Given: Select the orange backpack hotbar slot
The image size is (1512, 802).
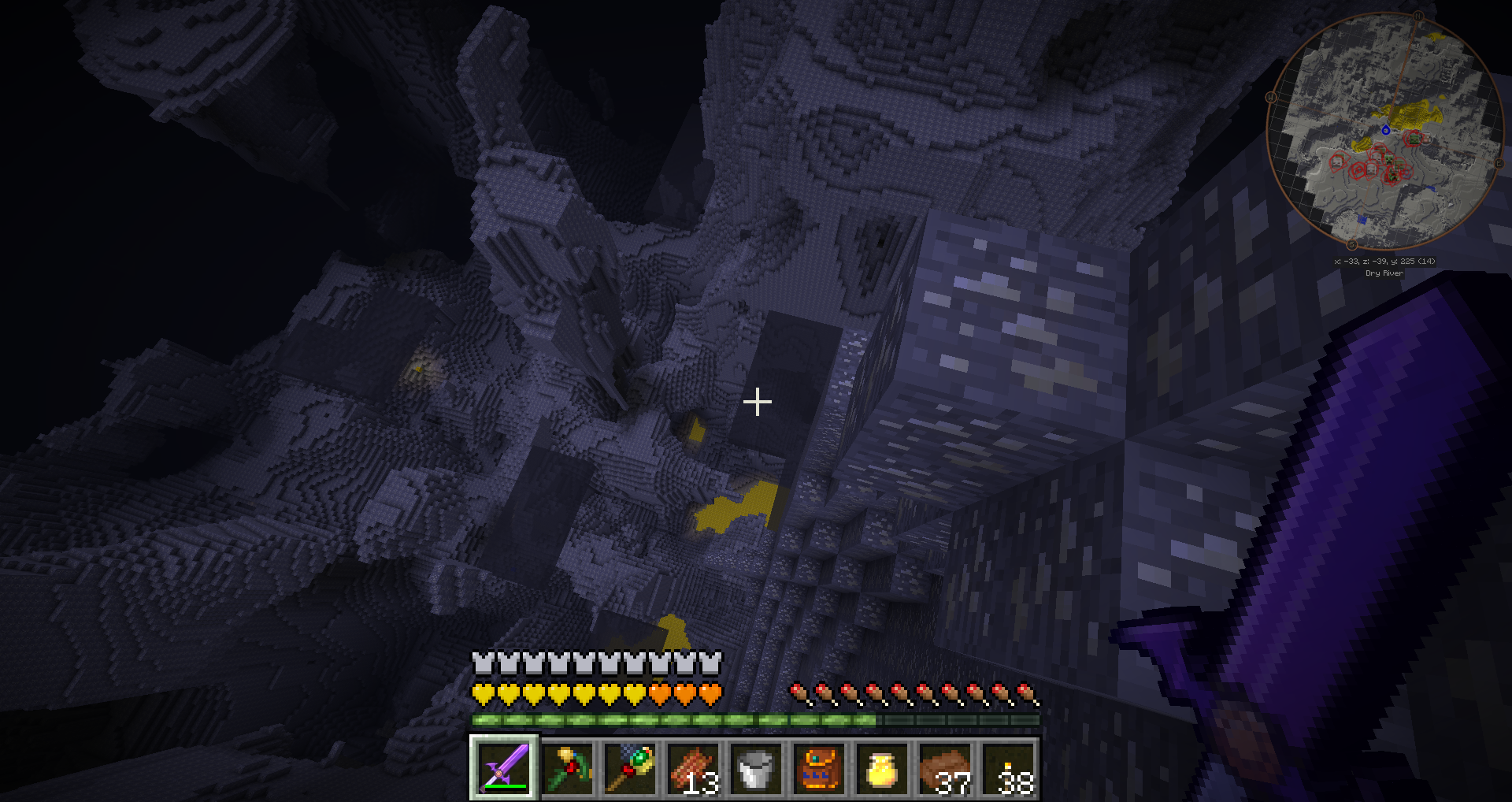Looking at the screenshot, I should pos(819,768).
